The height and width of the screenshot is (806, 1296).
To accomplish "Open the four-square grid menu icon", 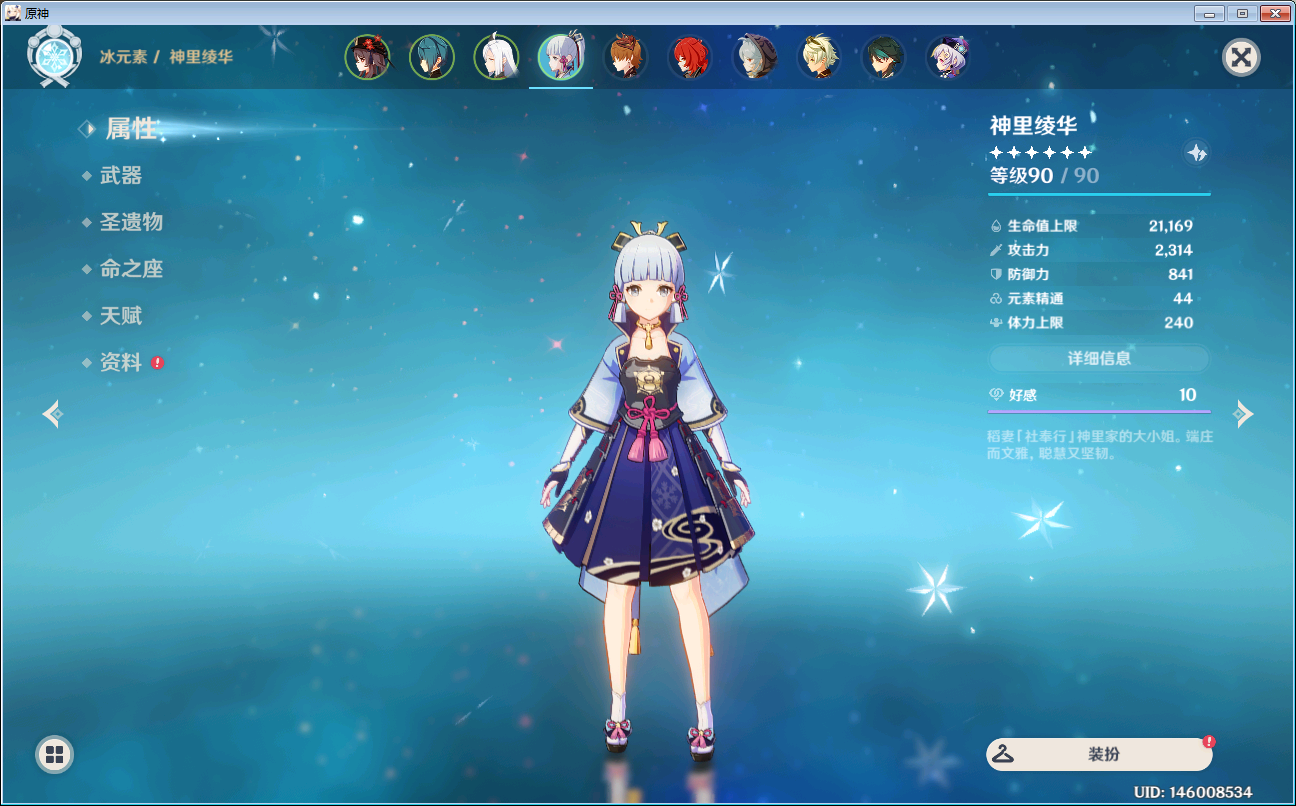I will point(55,754).
